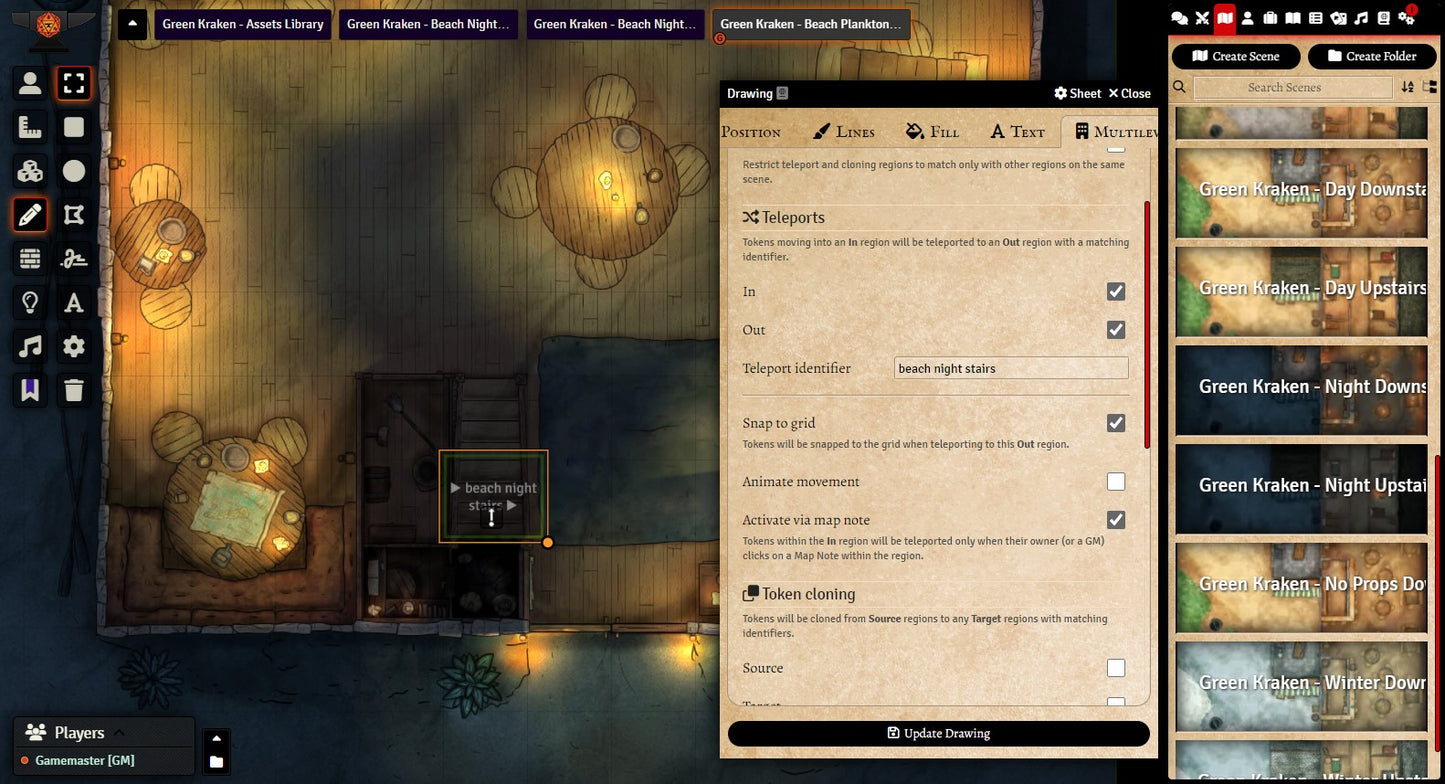Switch to the Fill tab
1445x784 pixels.
point(931,131)
